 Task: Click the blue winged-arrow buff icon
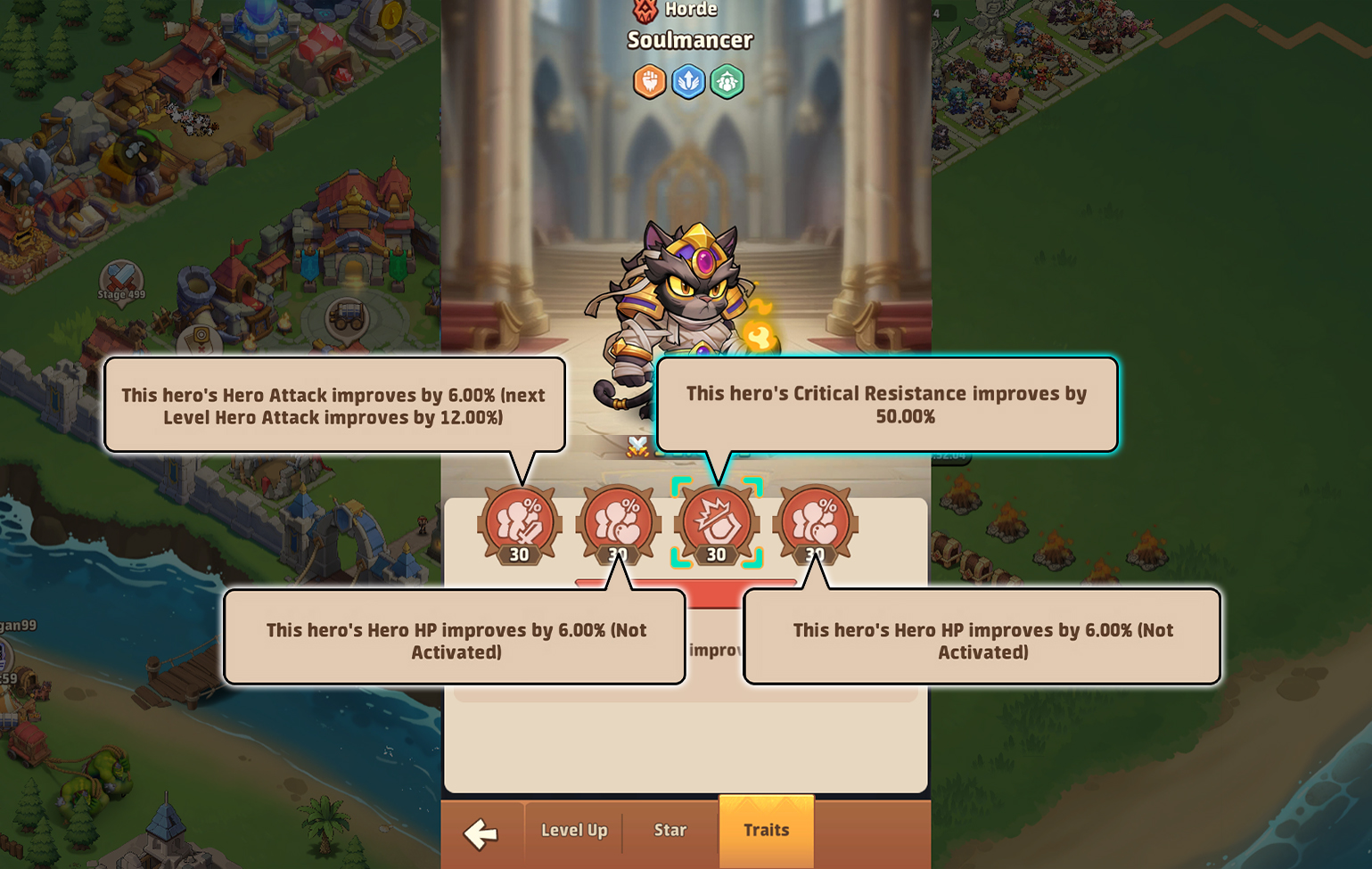coord(688,81)
